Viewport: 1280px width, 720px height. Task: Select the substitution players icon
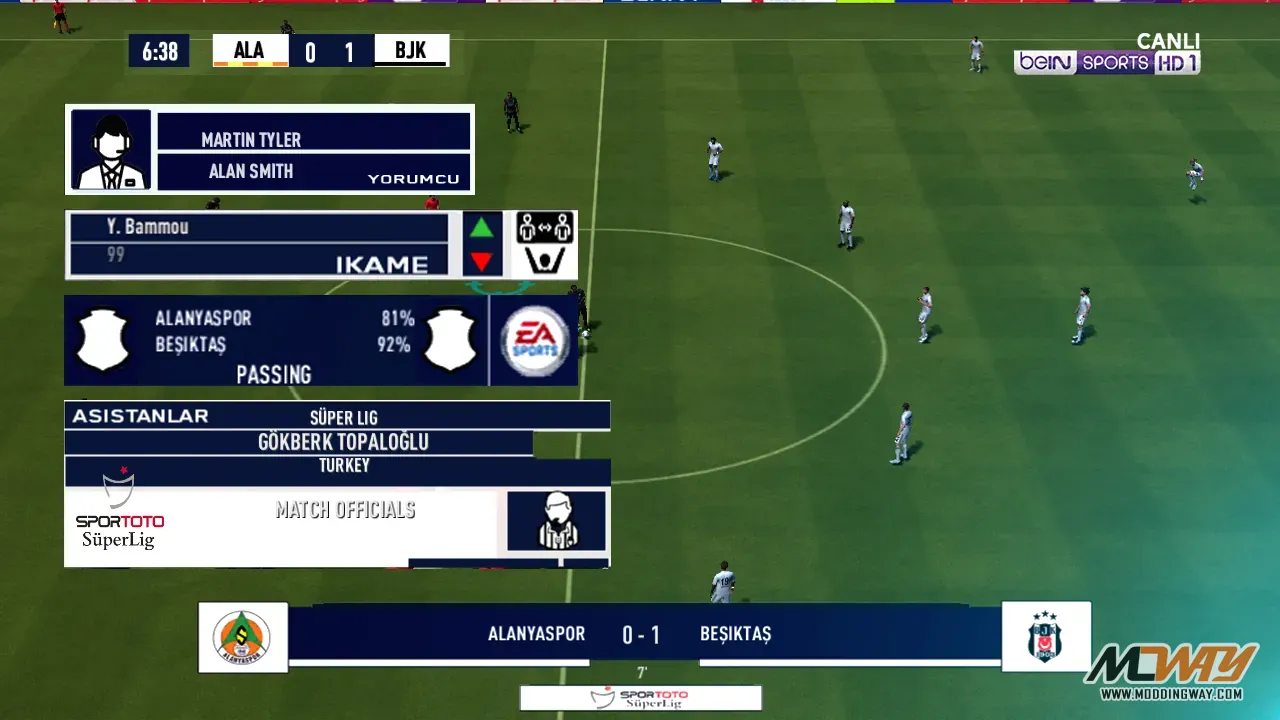pyautogui.click(x=544, y=244)
